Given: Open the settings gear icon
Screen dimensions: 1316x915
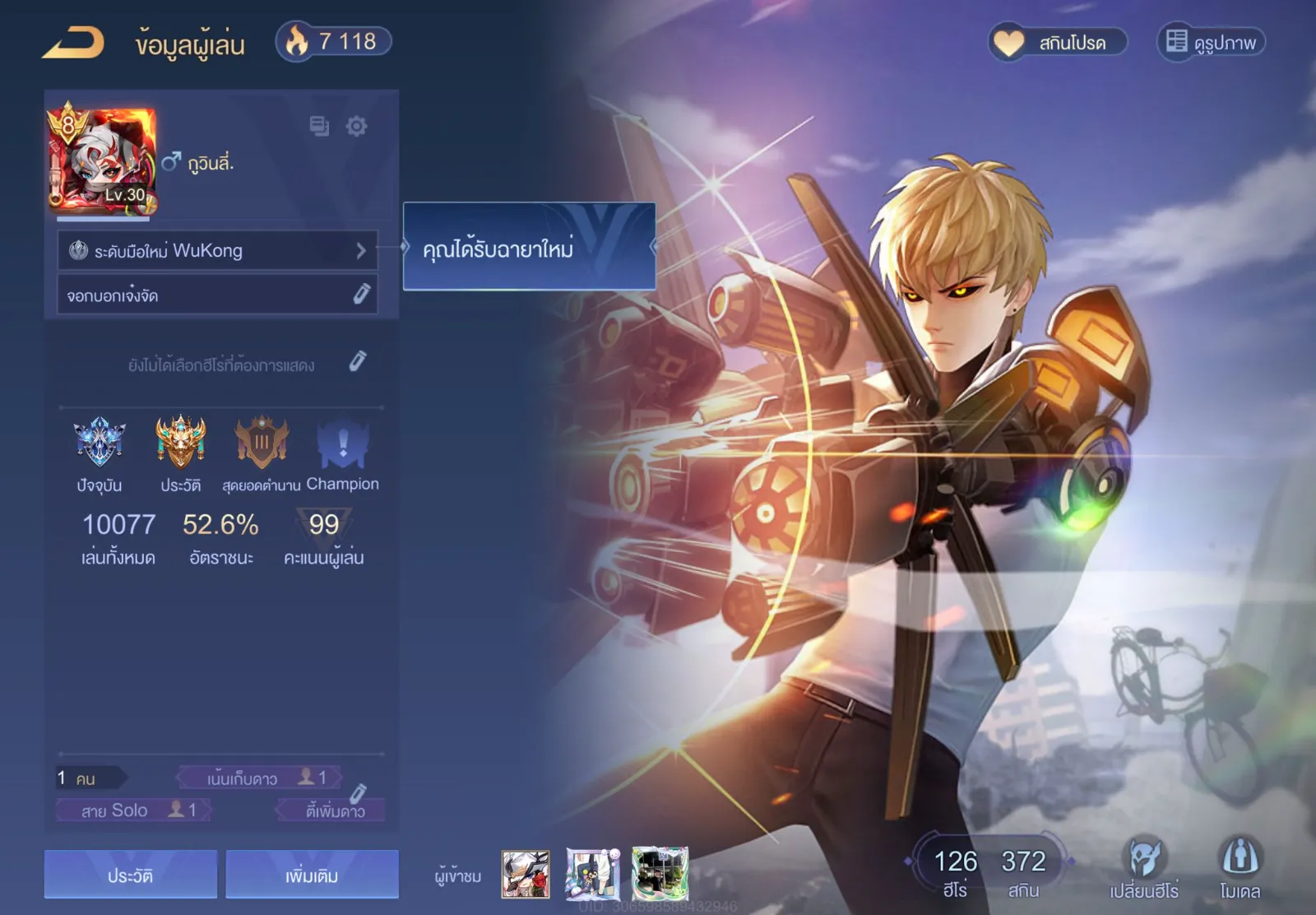Looking at the screenshot, I should pos(356,126).
